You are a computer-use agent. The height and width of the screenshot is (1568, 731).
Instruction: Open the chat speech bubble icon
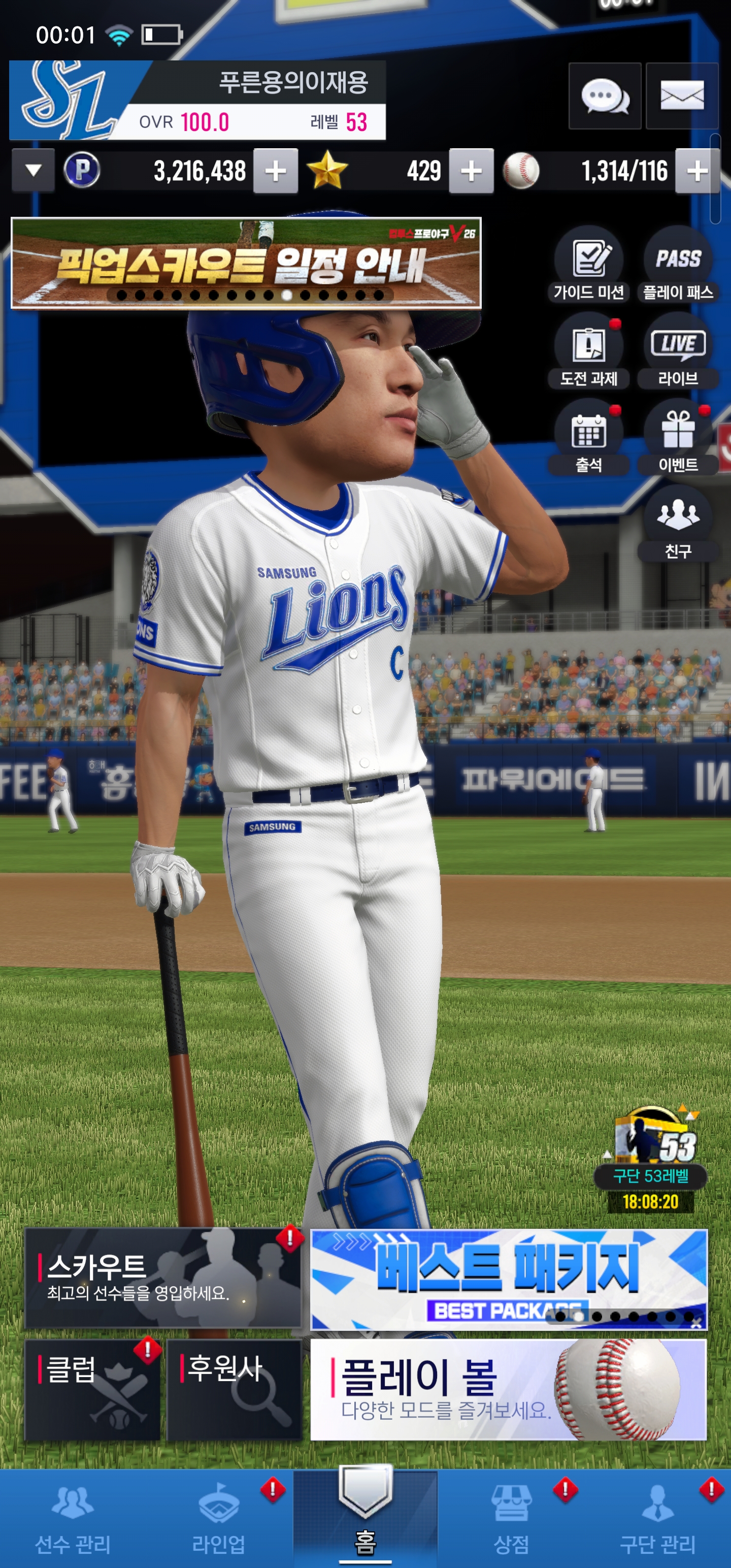[604, 96]
